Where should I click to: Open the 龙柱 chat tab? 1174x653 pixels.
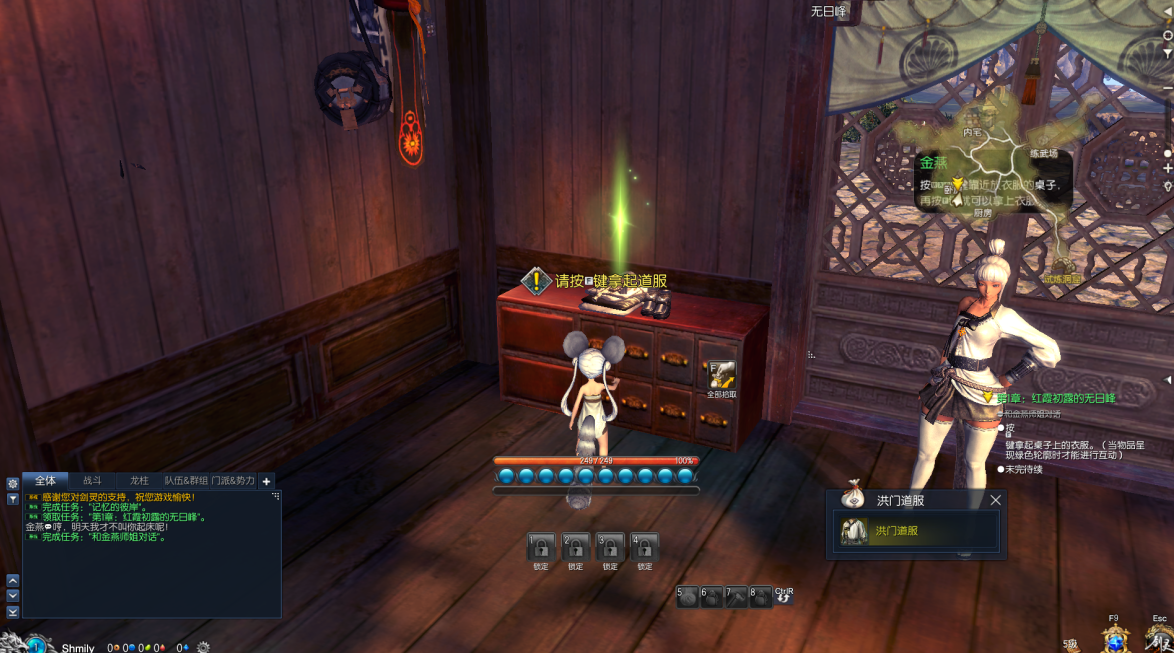(x=139, y=480)
